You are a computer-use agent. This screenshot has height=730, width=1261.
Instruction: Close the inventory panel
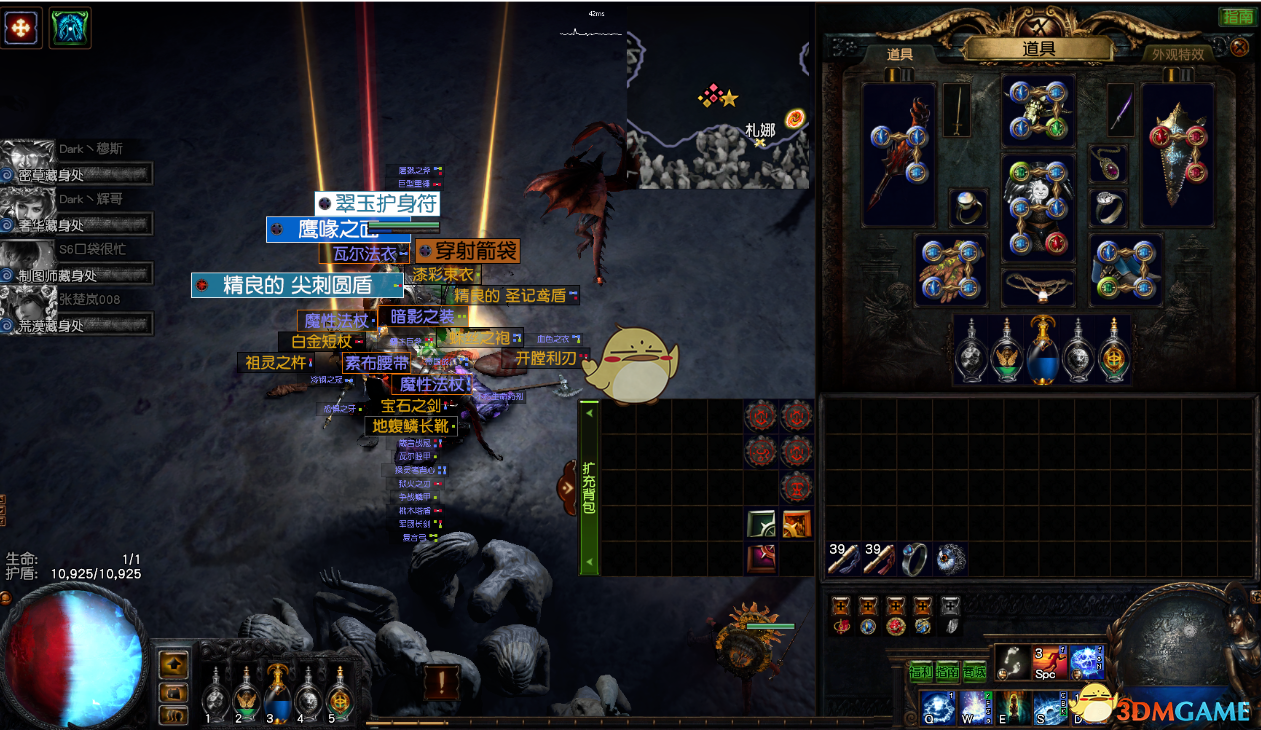(1240, 47)
